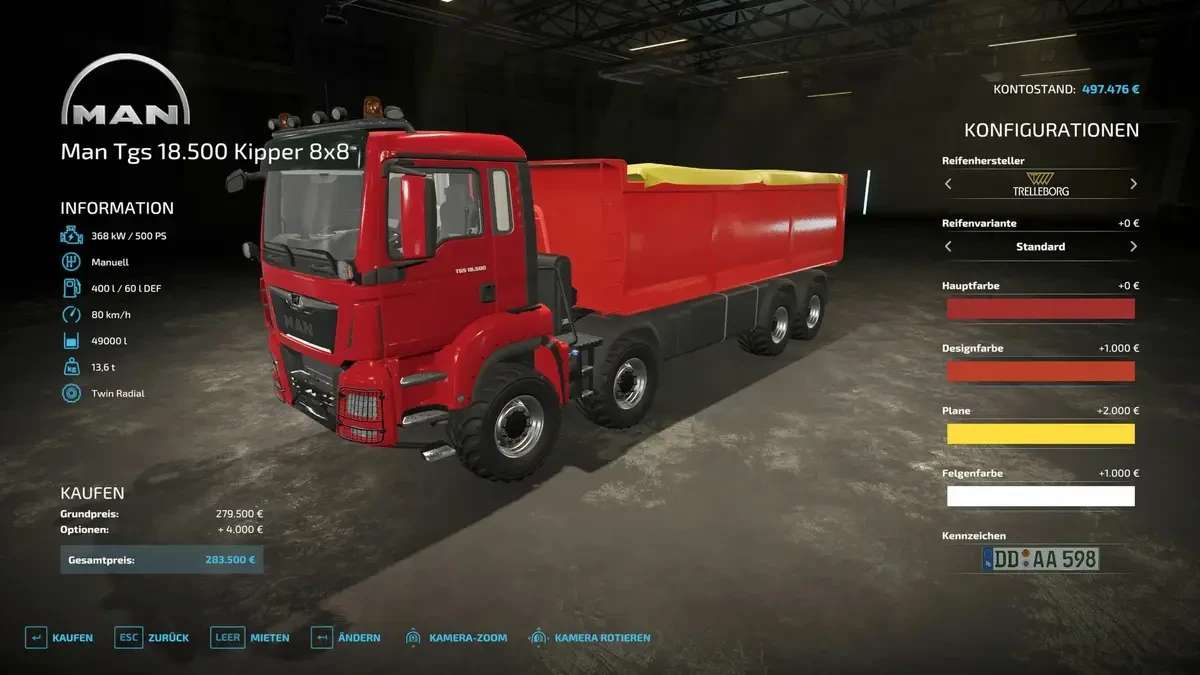Pick the yellow Plane color swatch
The image size is (1200, 675).
click(x=1040, y=434)
